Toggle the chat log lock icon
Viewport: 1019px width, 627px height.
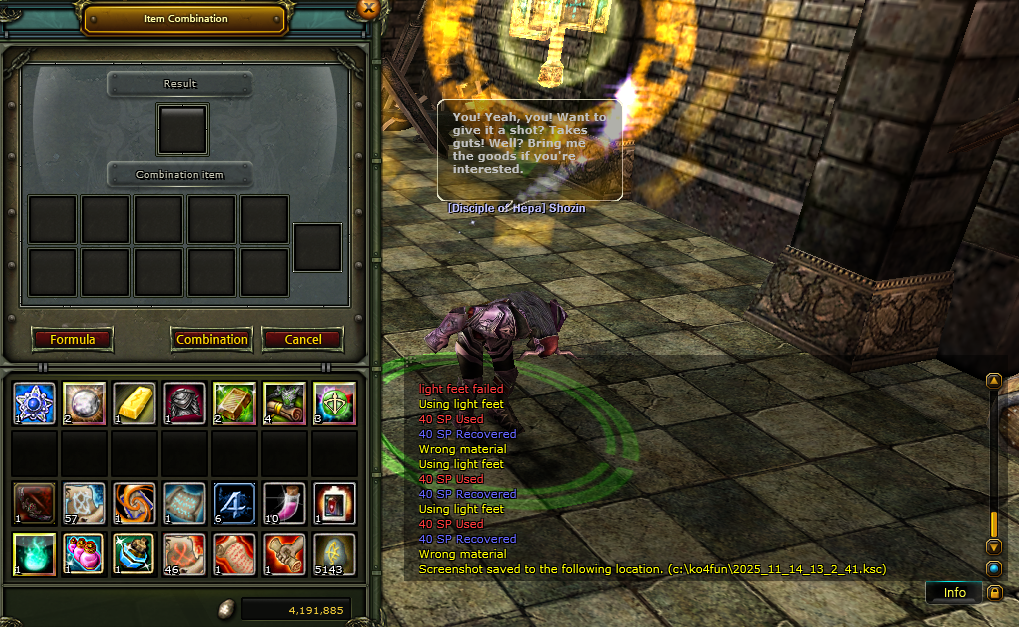(994, 593)
